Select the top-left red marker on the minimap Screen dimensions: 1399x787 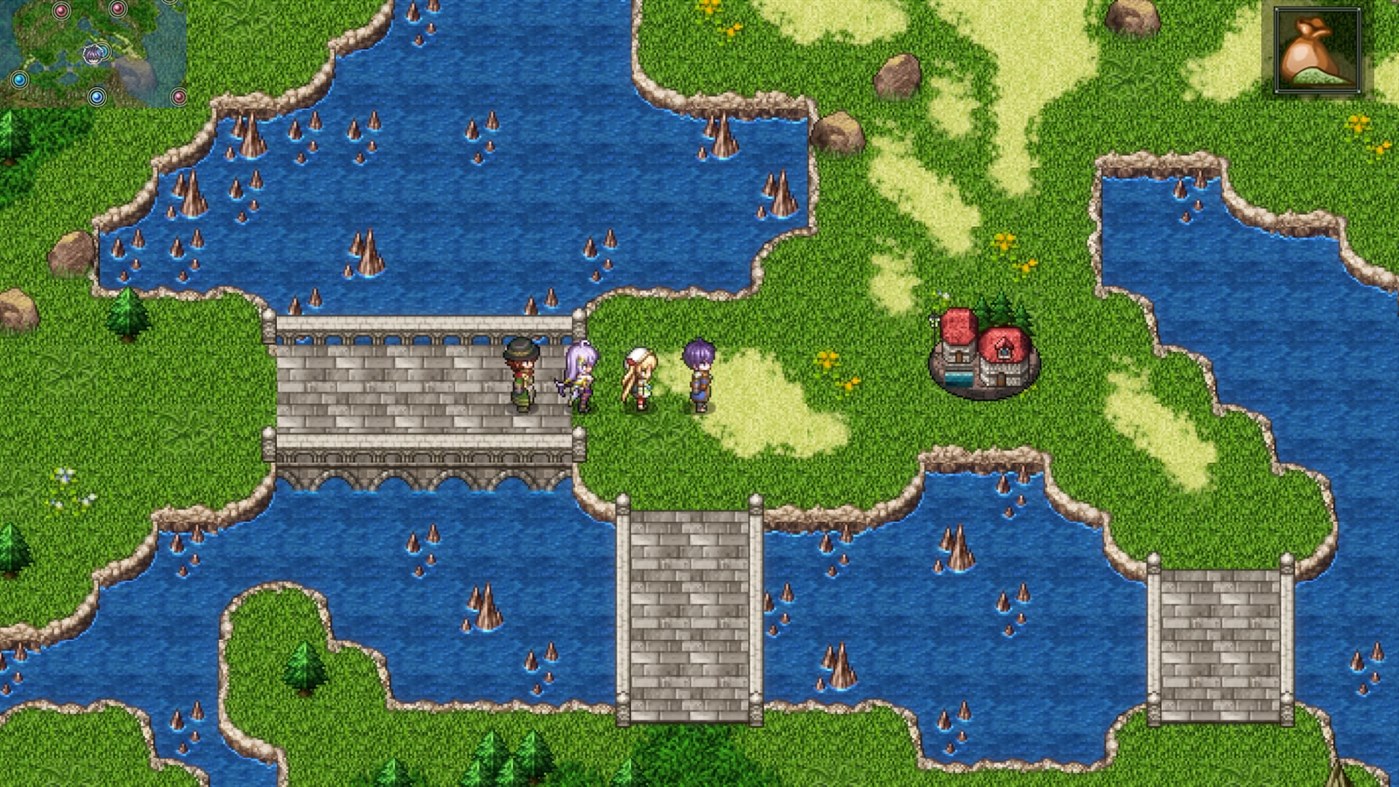click(61, 9)
